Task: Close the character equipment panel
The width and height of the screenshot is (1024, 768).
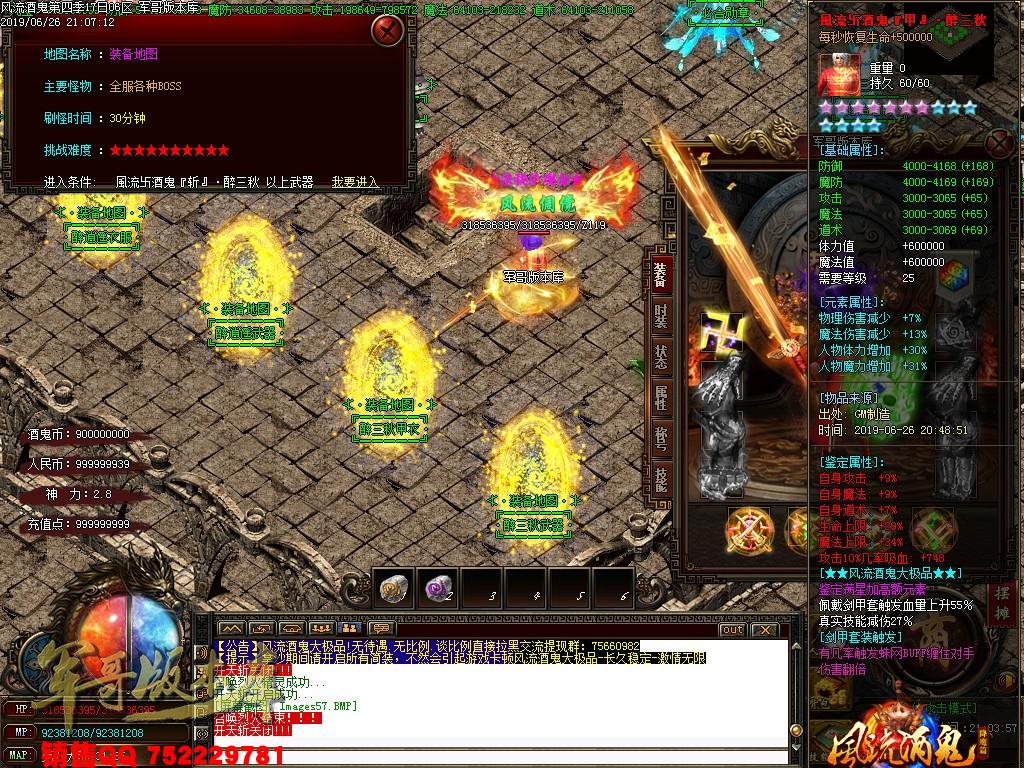Action: coord(998,141)
